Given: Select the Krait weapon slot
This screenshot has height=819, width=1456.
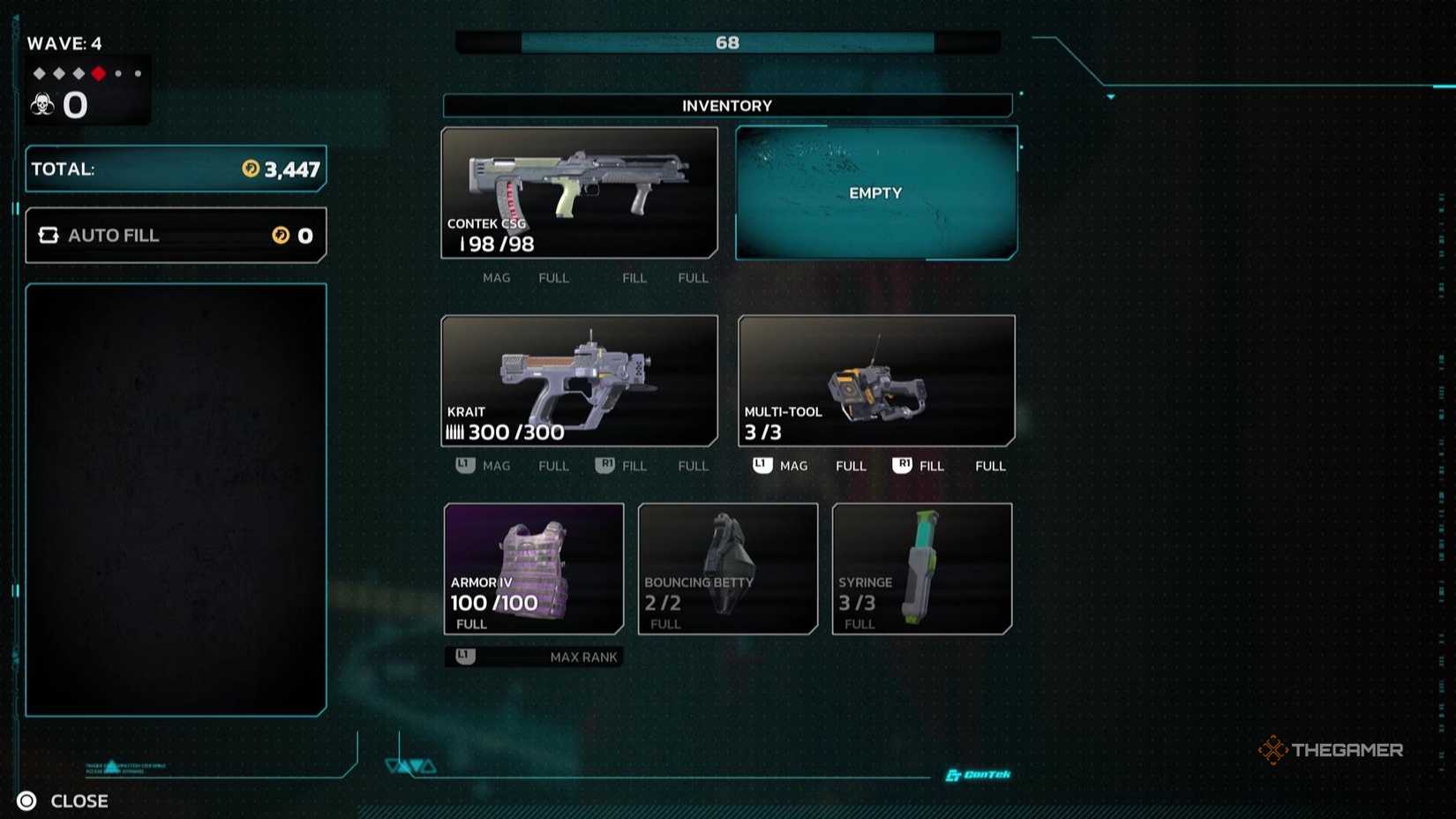Looking at the screenshot, I should pyautogui.click(x=579, y=380).
